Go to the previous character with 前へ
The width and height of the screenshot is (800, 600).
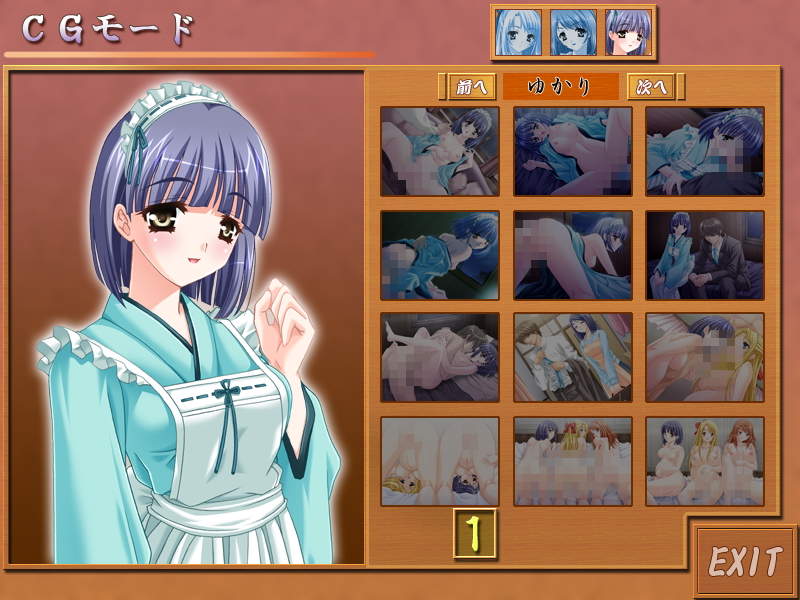[468, 87]
